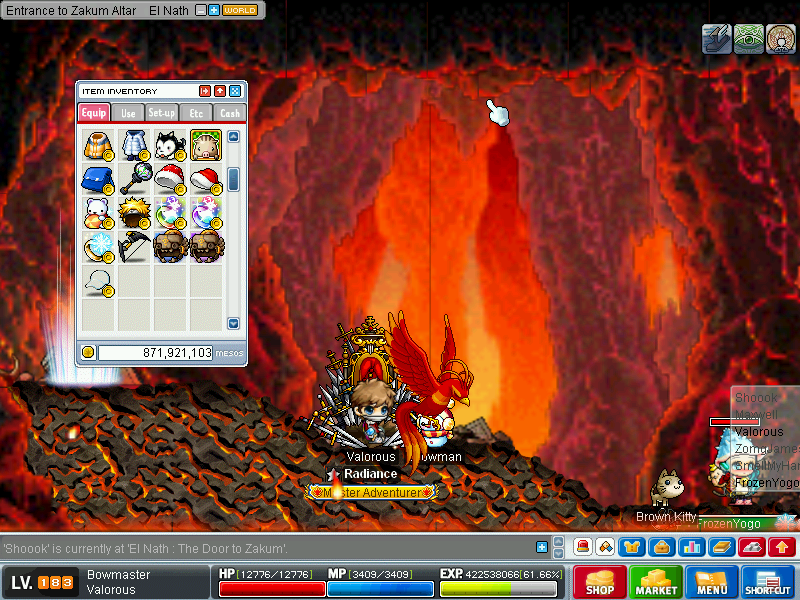Open the Menu button

(712, 582)
